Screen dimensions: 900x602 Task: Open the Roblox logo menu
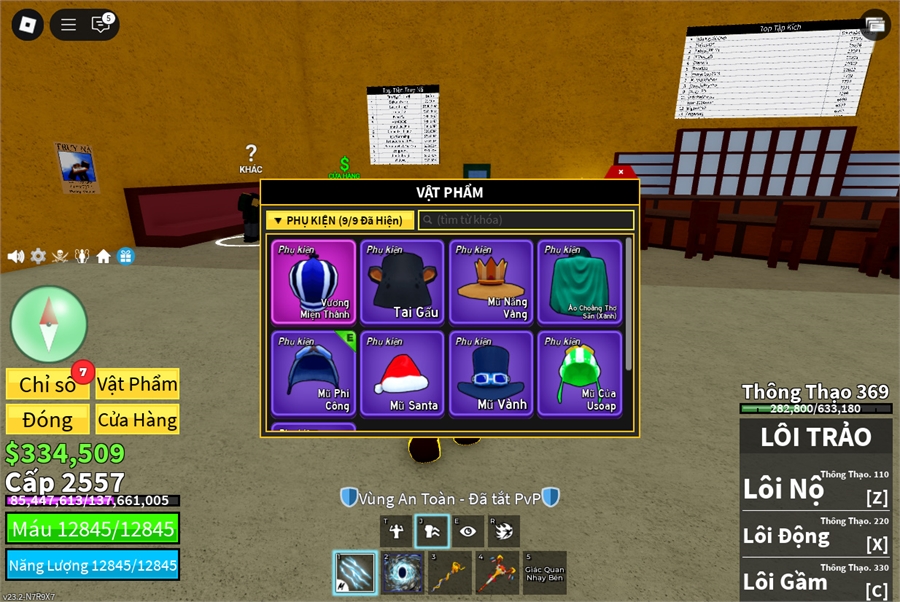click(x=28, y=25)
